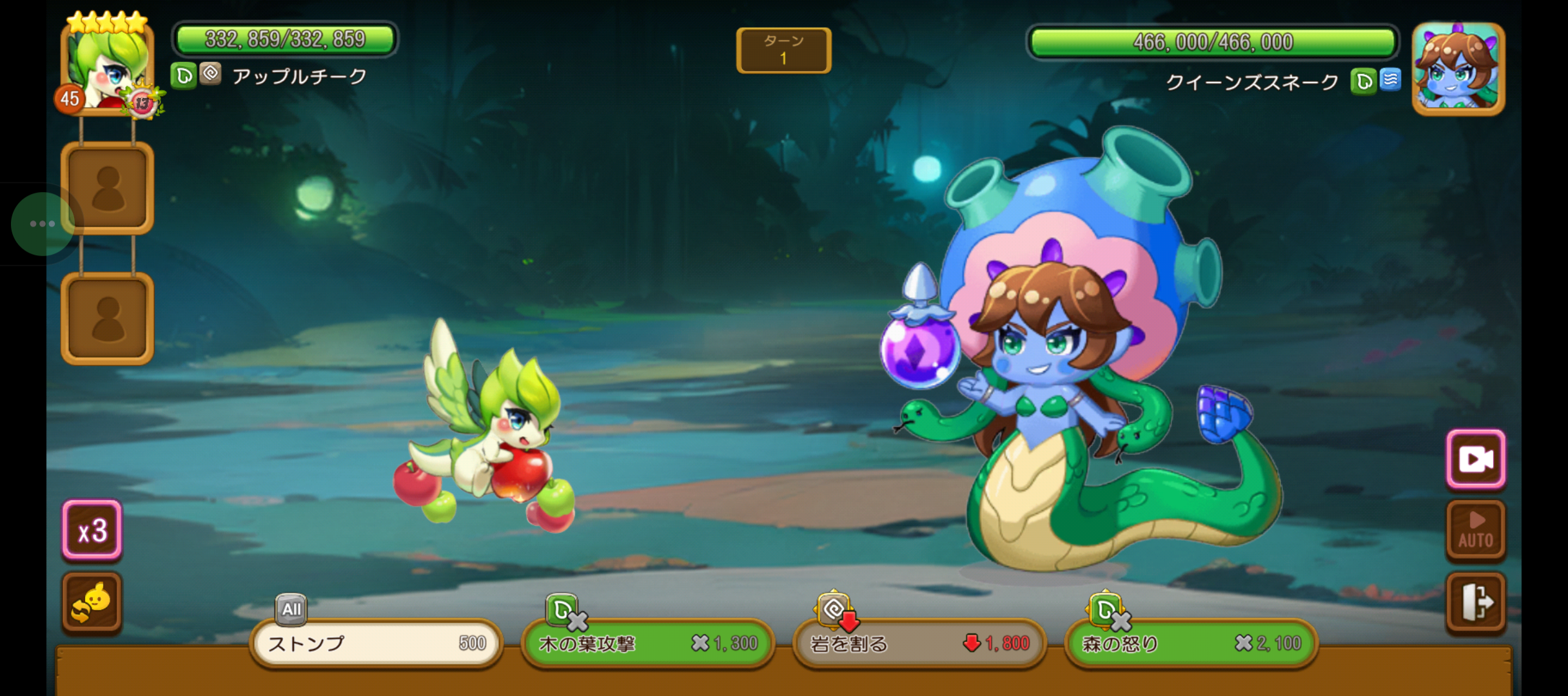This screenshot has width=1568, height=696.
Task: Click the pink video camera button
Action: click(x=1476, y=459)
